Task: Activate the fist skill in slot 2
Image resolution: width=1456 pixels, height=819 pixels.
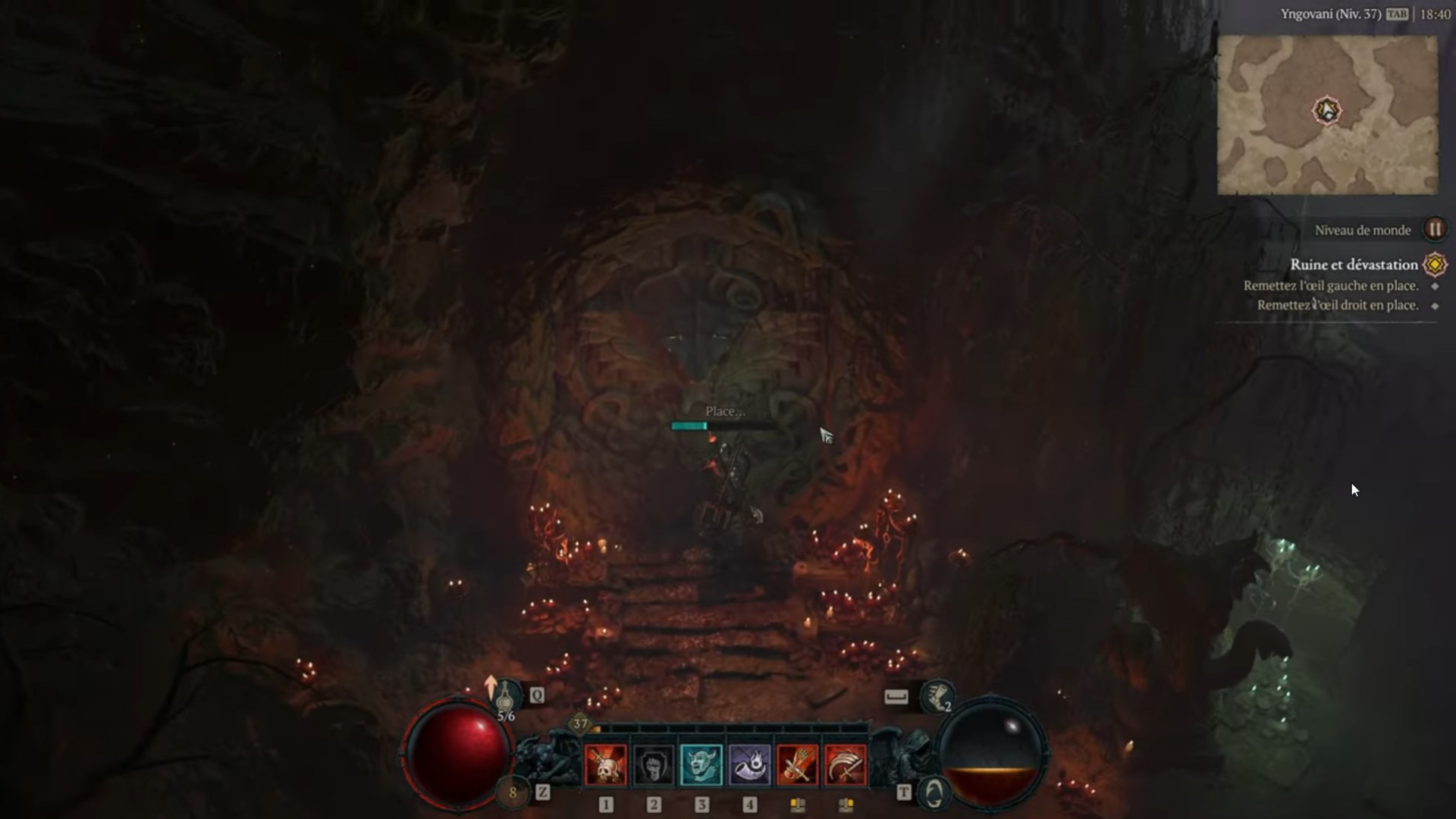Action: pyautogui.click(x=654, y=764)
